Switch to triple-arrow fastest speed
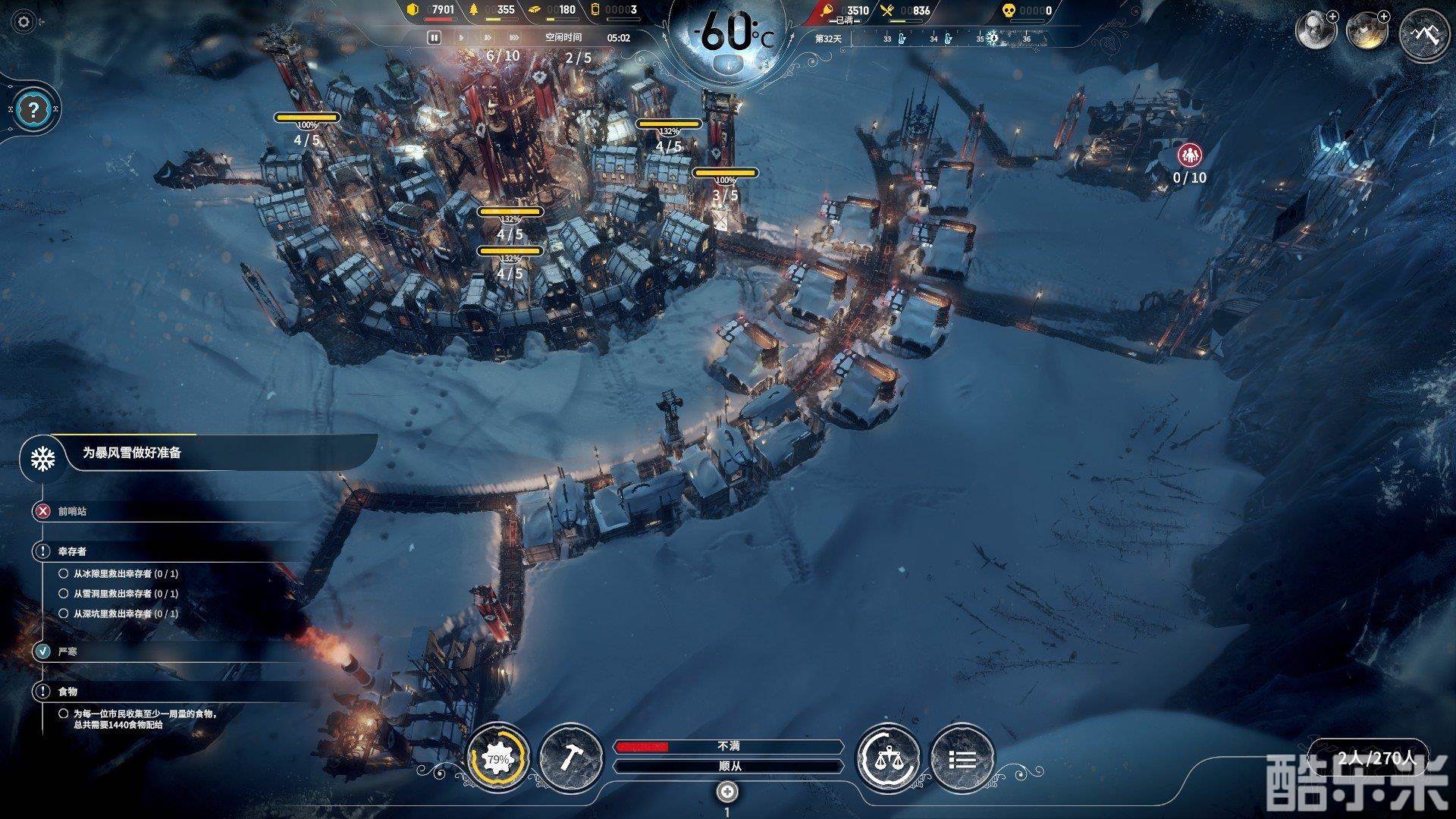 tap(514, 37)
